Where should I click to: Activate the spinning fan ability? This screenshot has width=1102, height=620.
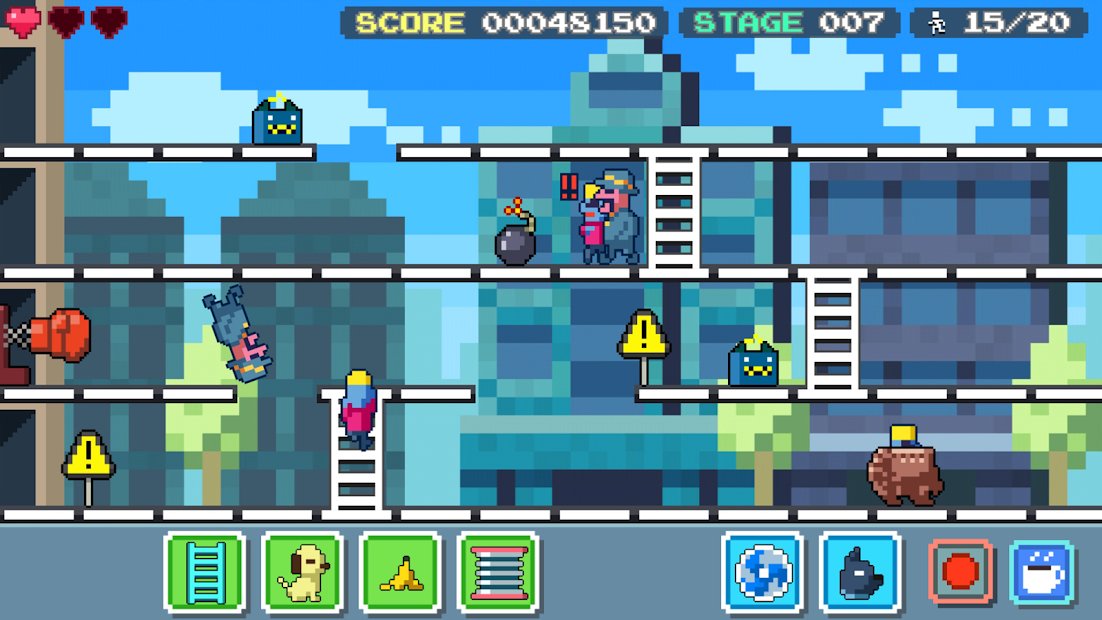click(x=762, y=572)
